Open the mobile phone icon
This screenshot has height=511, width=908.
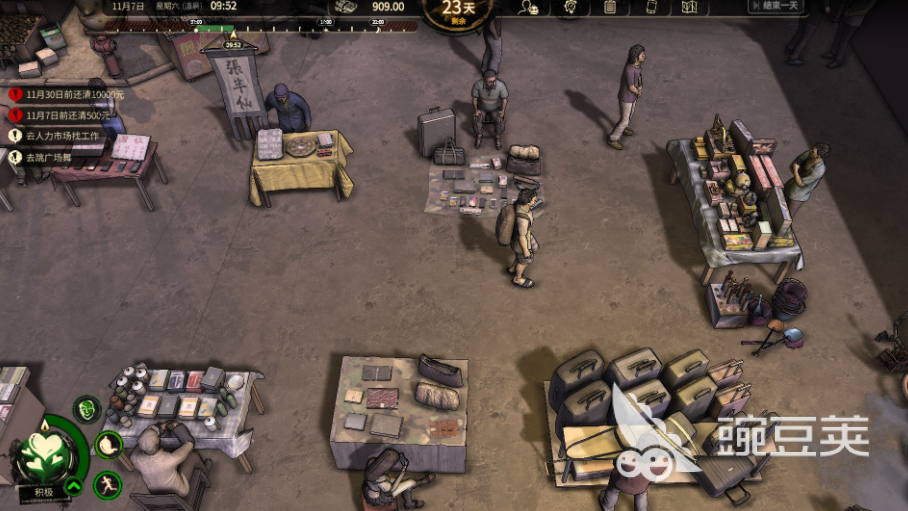click(650, 7)
